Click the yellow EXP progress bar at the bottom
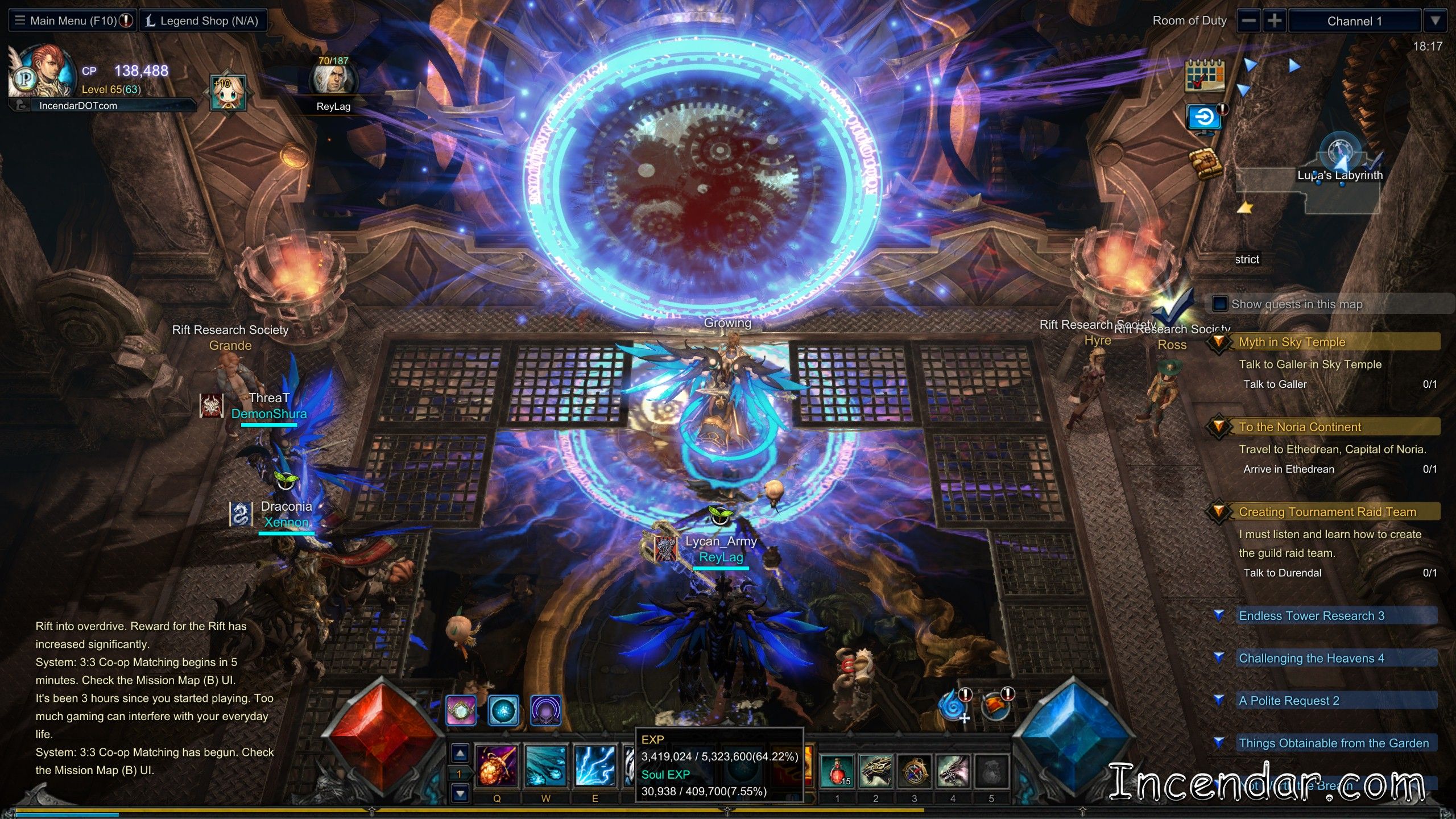 coord(455,808)
